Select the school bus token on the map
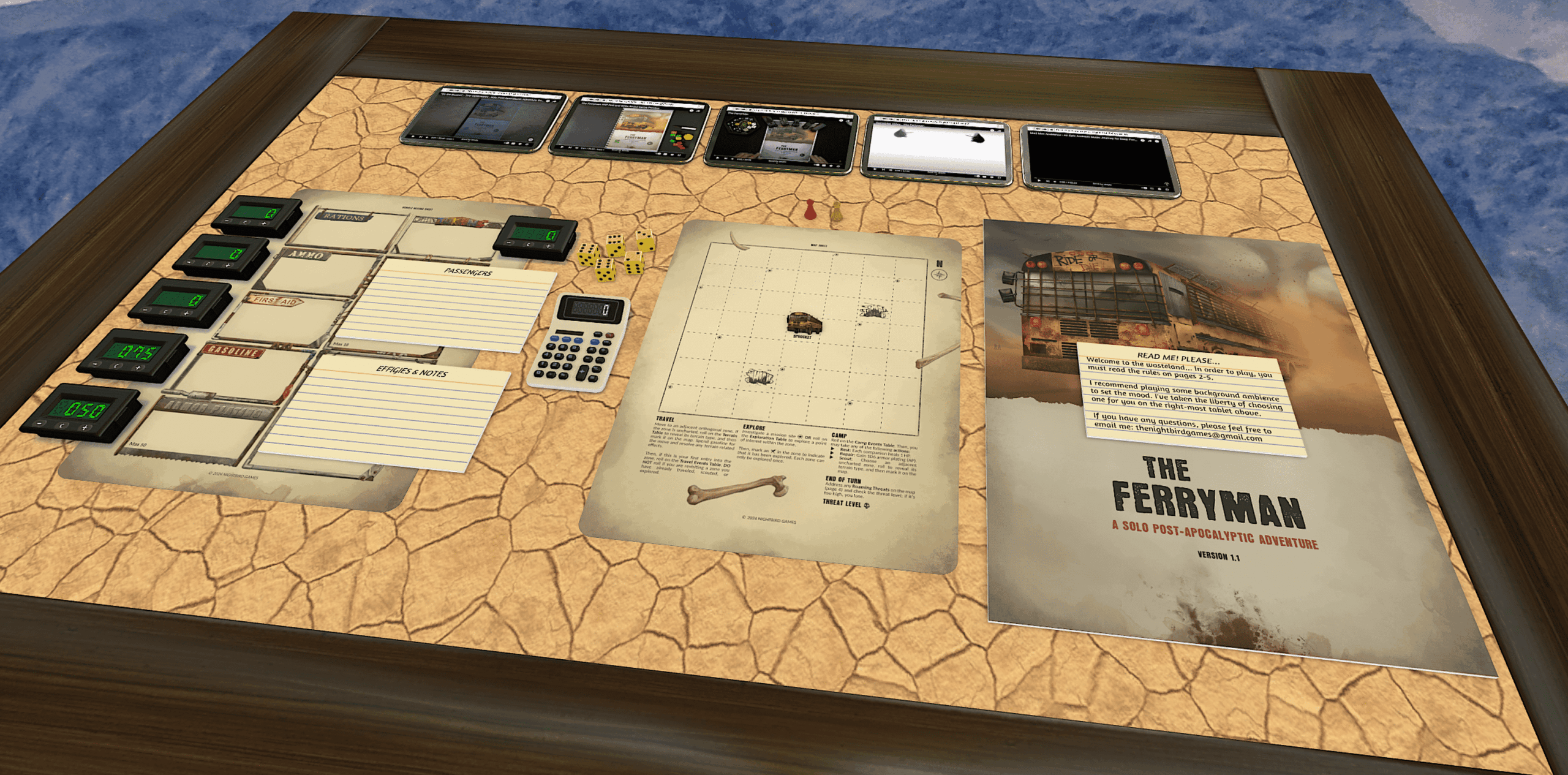The height and width of the screenshot is (775, 1568). click(804, 322)
